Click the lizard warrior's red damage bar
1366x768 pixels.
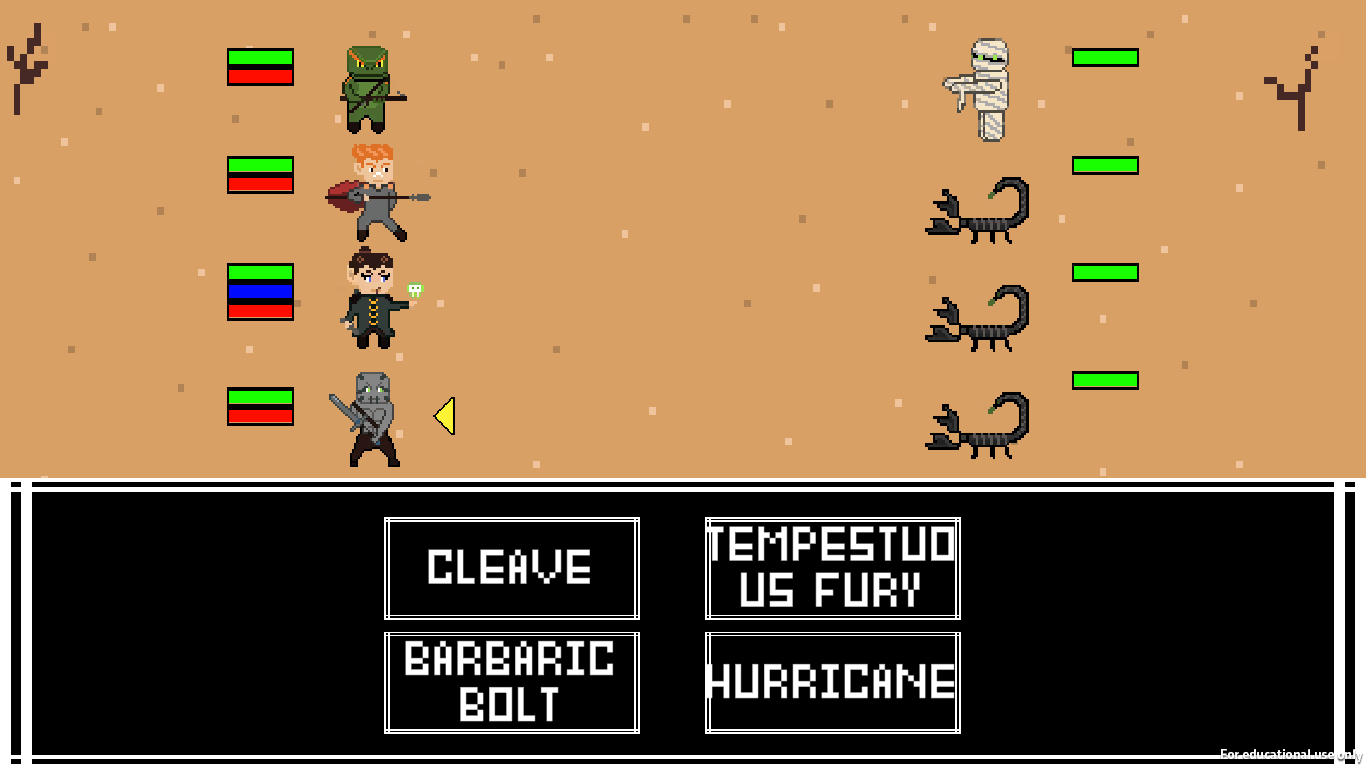(x=260, y=77)
